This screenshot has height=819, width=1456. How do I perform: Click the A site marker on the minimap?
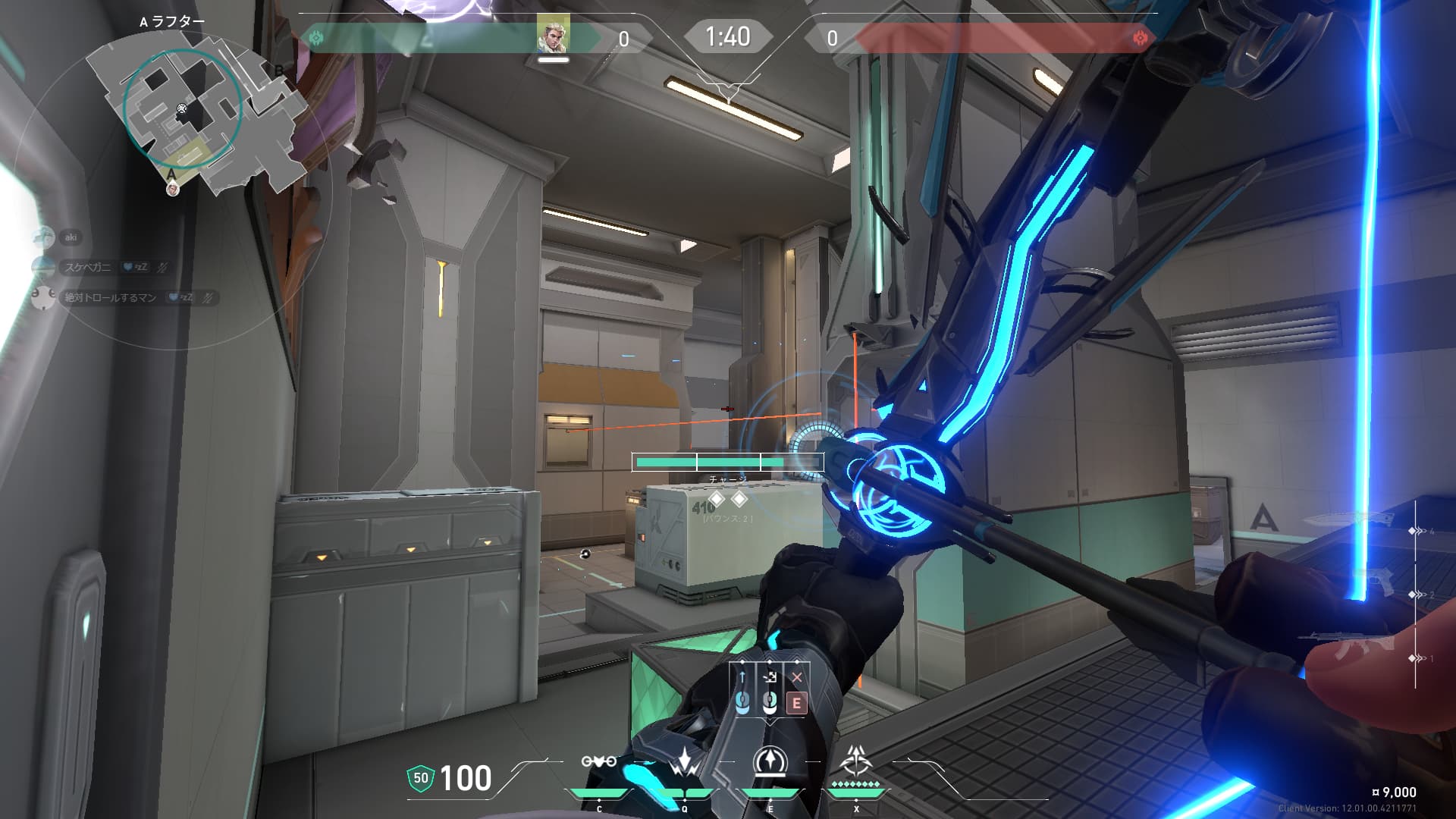click(171, 174)
